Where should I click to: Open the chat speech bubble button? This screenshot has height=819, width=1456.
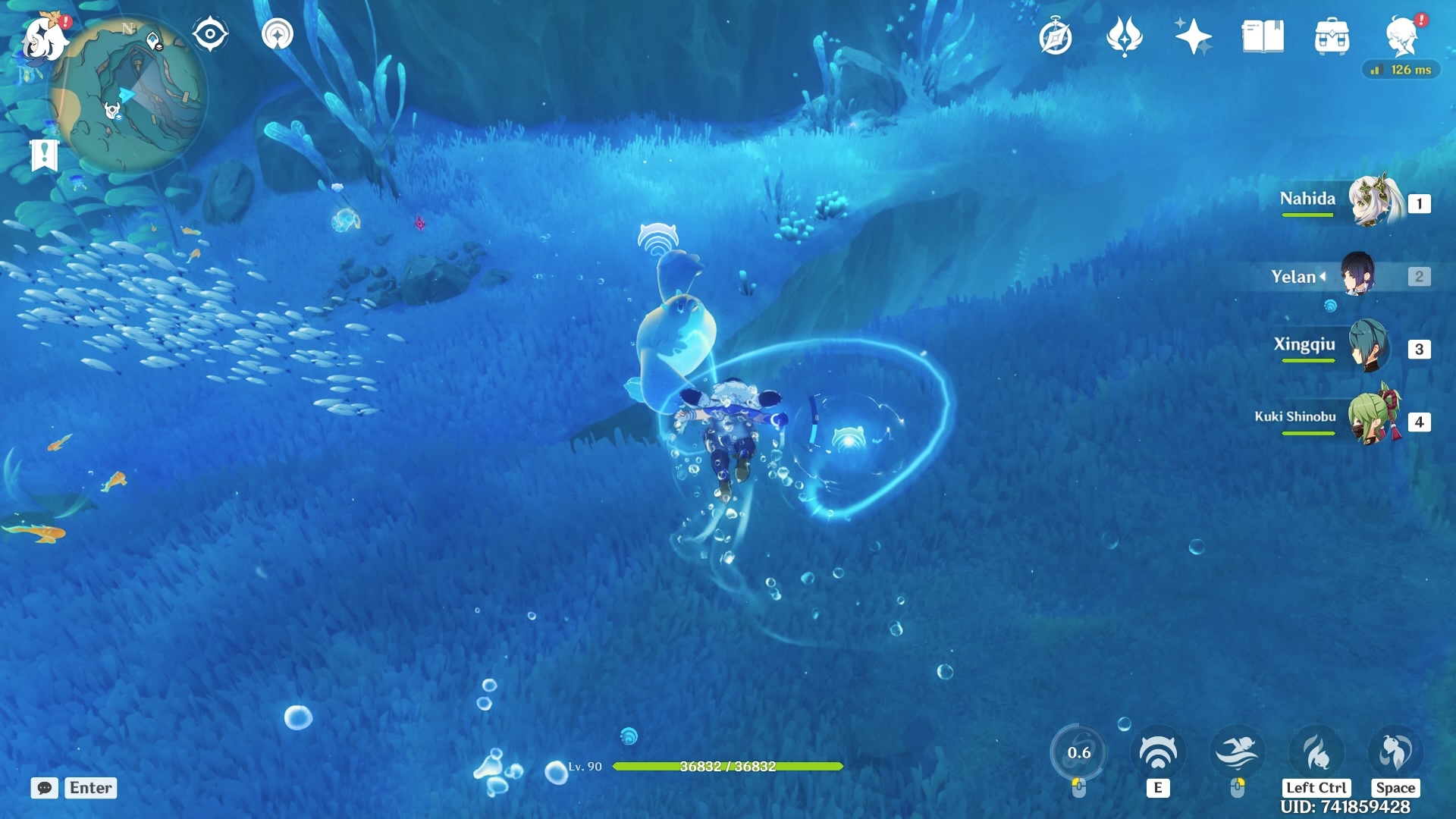pos(45,788)
